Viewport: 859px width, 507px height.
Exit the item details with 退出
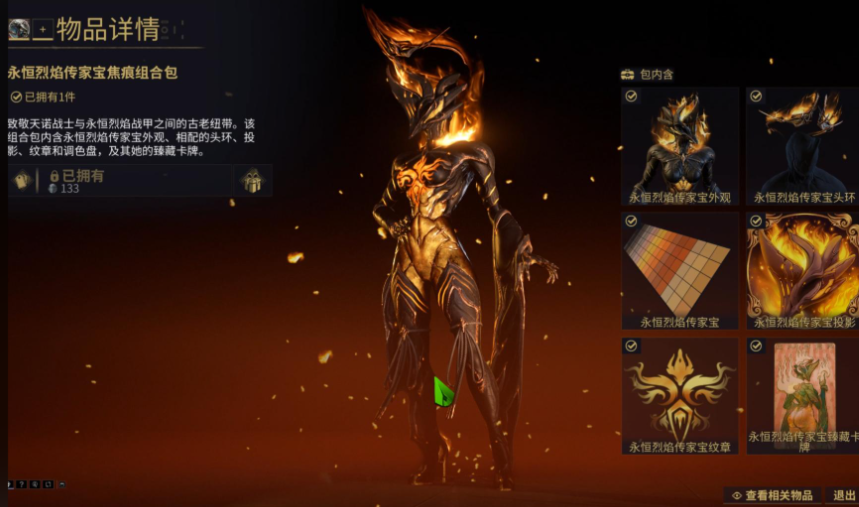843,495
